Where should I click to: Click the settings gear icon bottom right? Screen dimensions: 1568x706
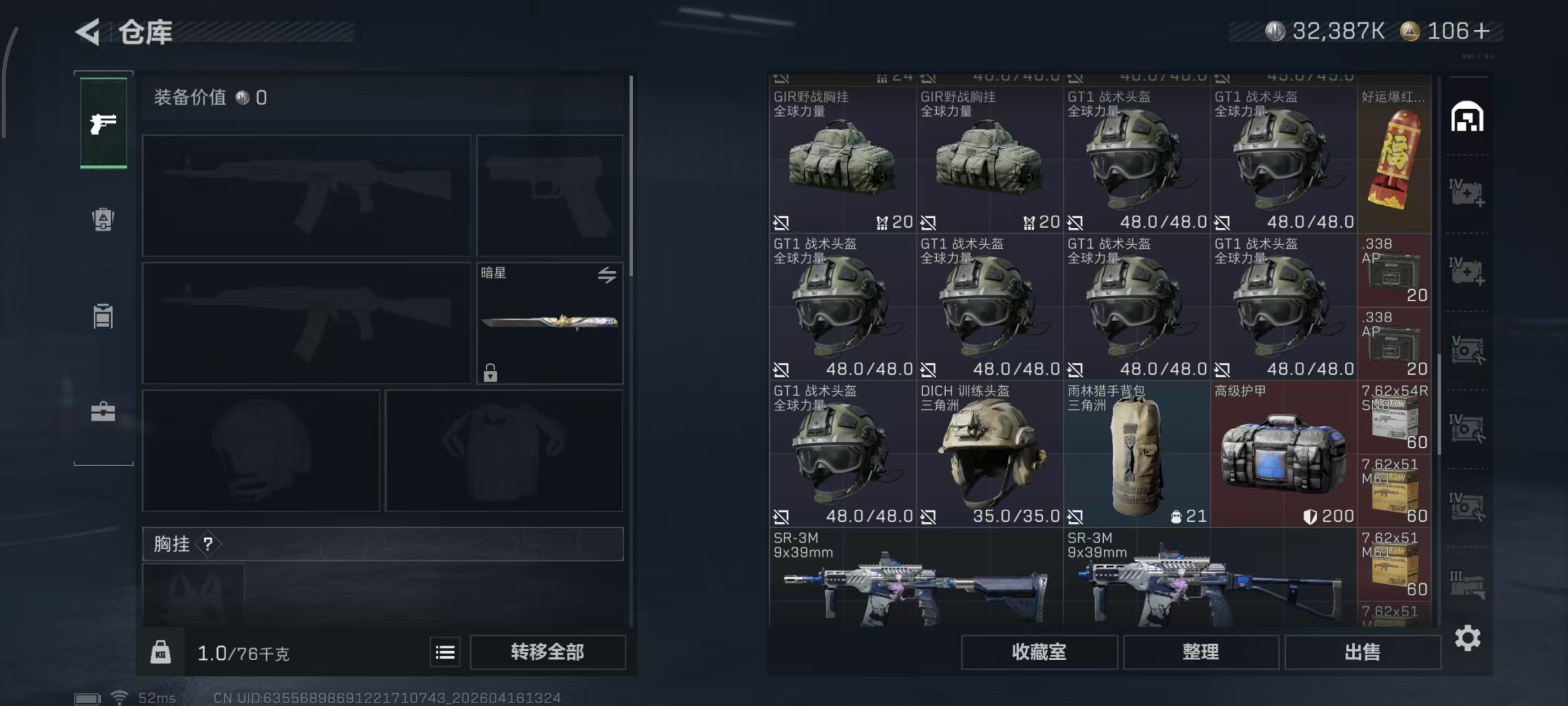(x=1467, y=638)
